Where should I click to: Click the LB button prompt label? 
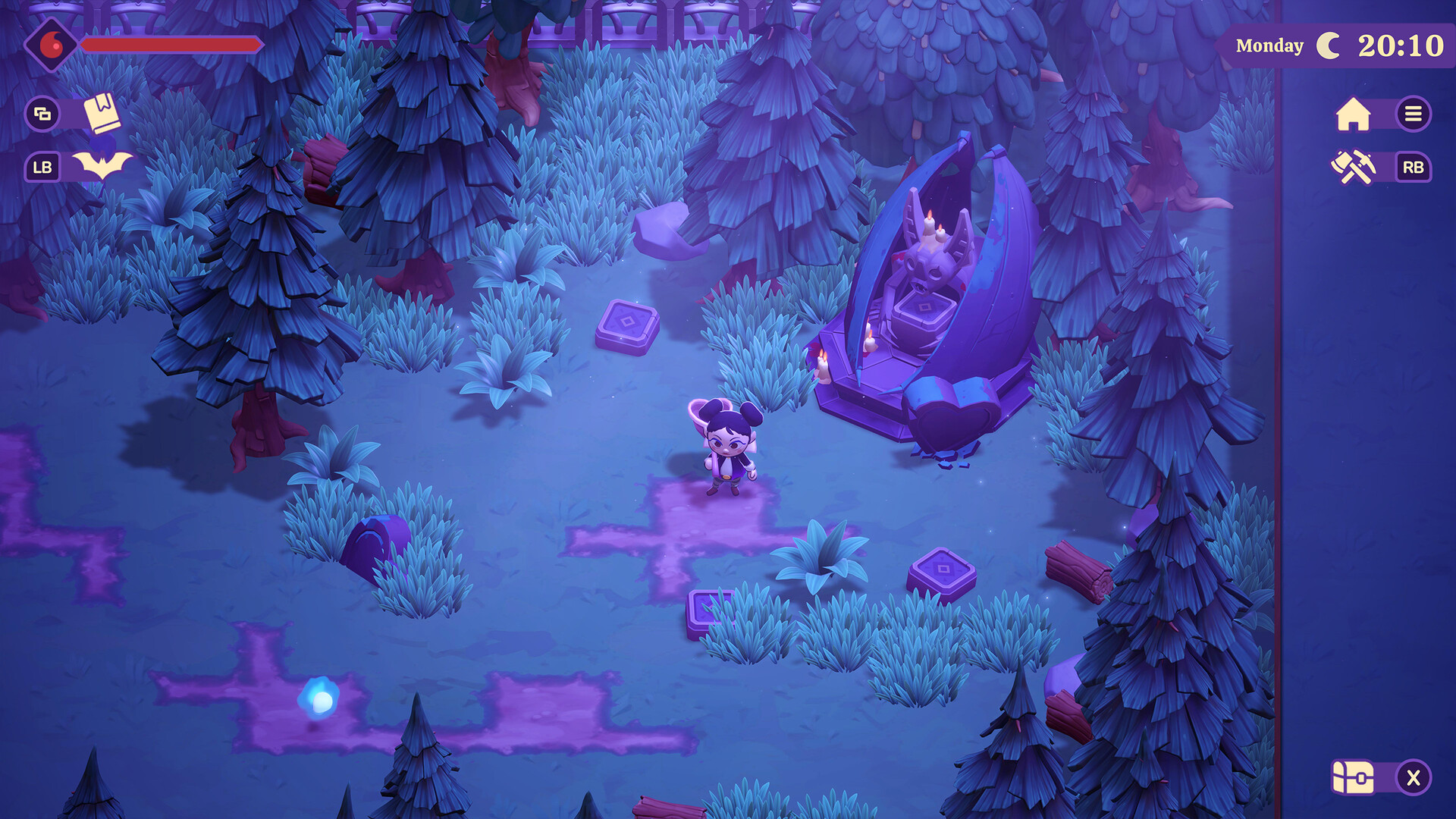point(43,167)
